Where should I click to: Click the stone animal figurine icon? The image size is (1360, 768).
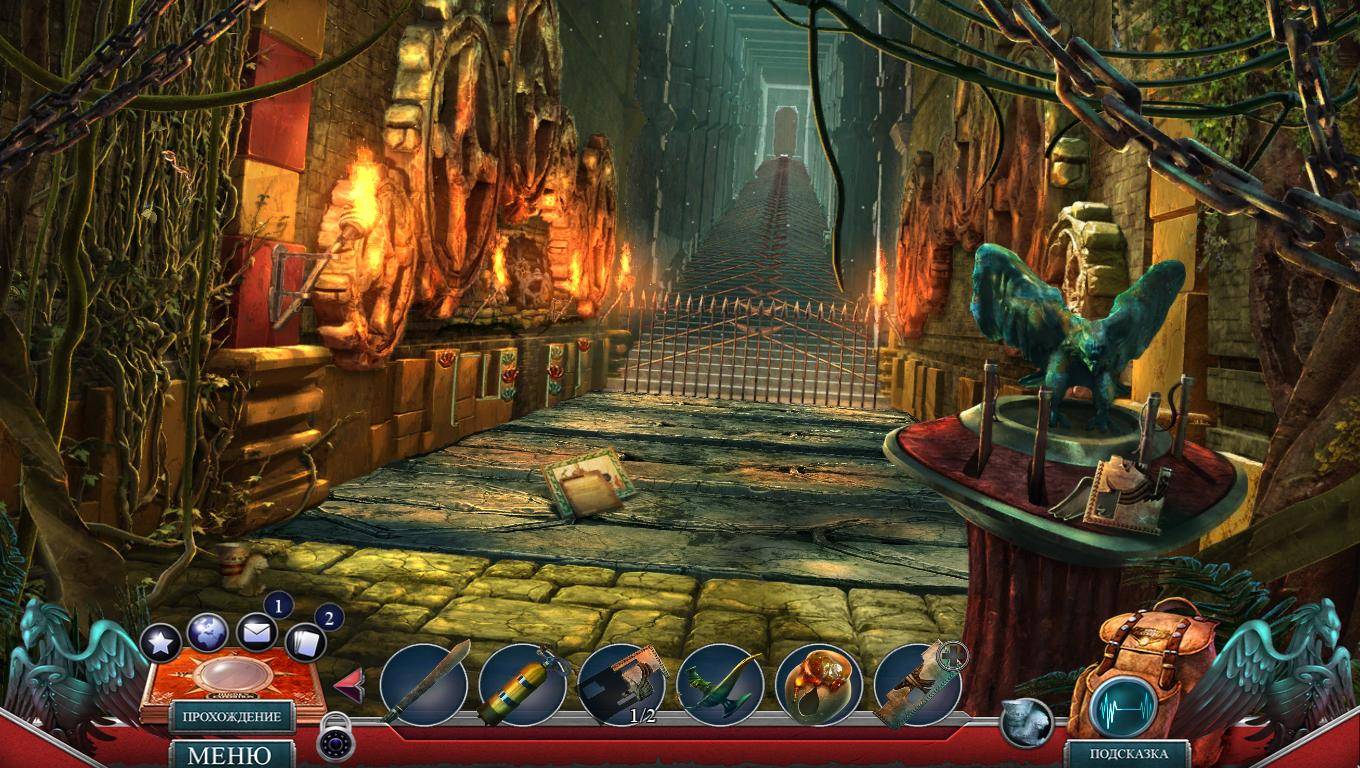click(1026, 722)
